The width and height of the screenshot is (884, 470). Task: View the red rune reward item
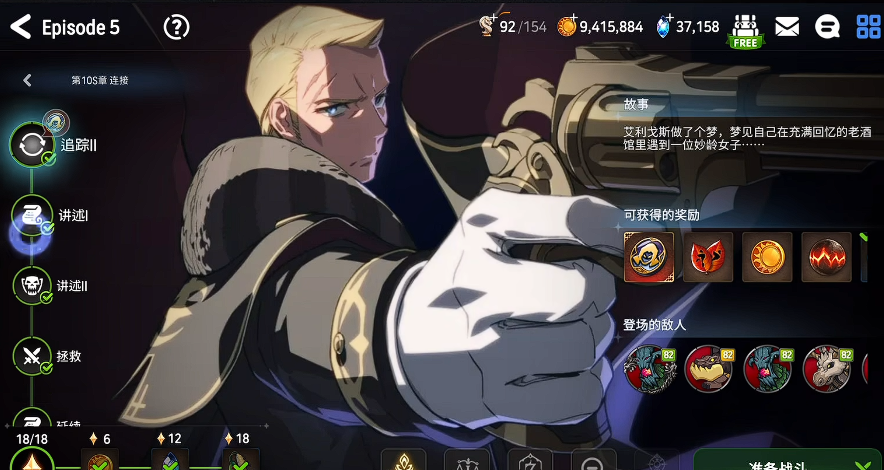tap(708, 257)
